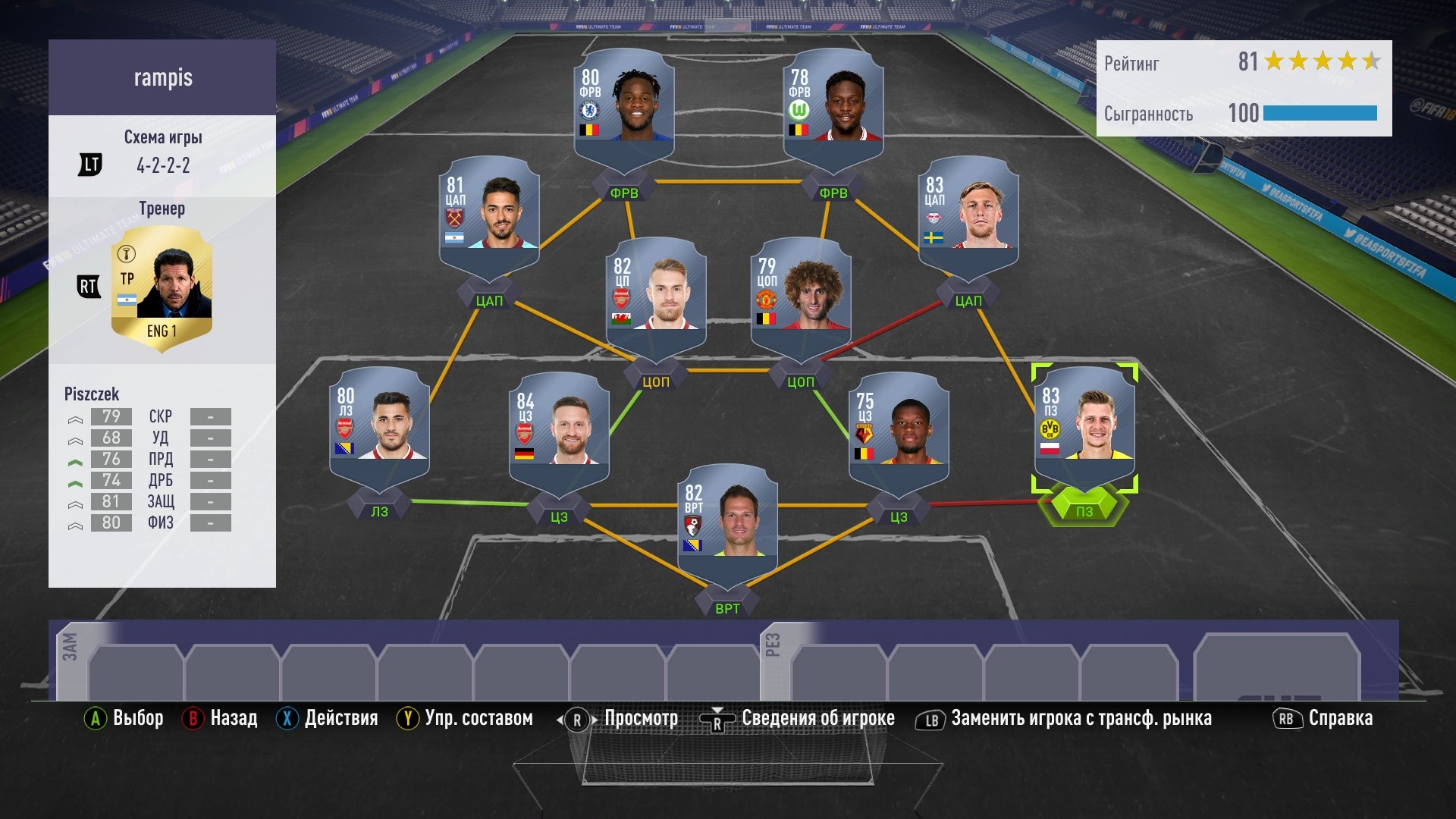The height and width of the screenshot is (819, 1456).
Task: Click the blue X Действия button icon
Action: pos(287,718)
